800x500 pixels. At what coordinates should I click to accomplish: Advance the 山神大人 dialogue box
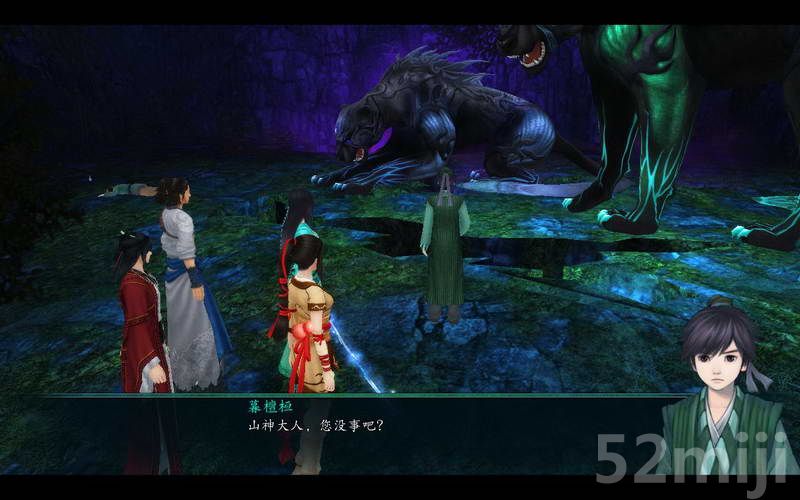point(400,428)
